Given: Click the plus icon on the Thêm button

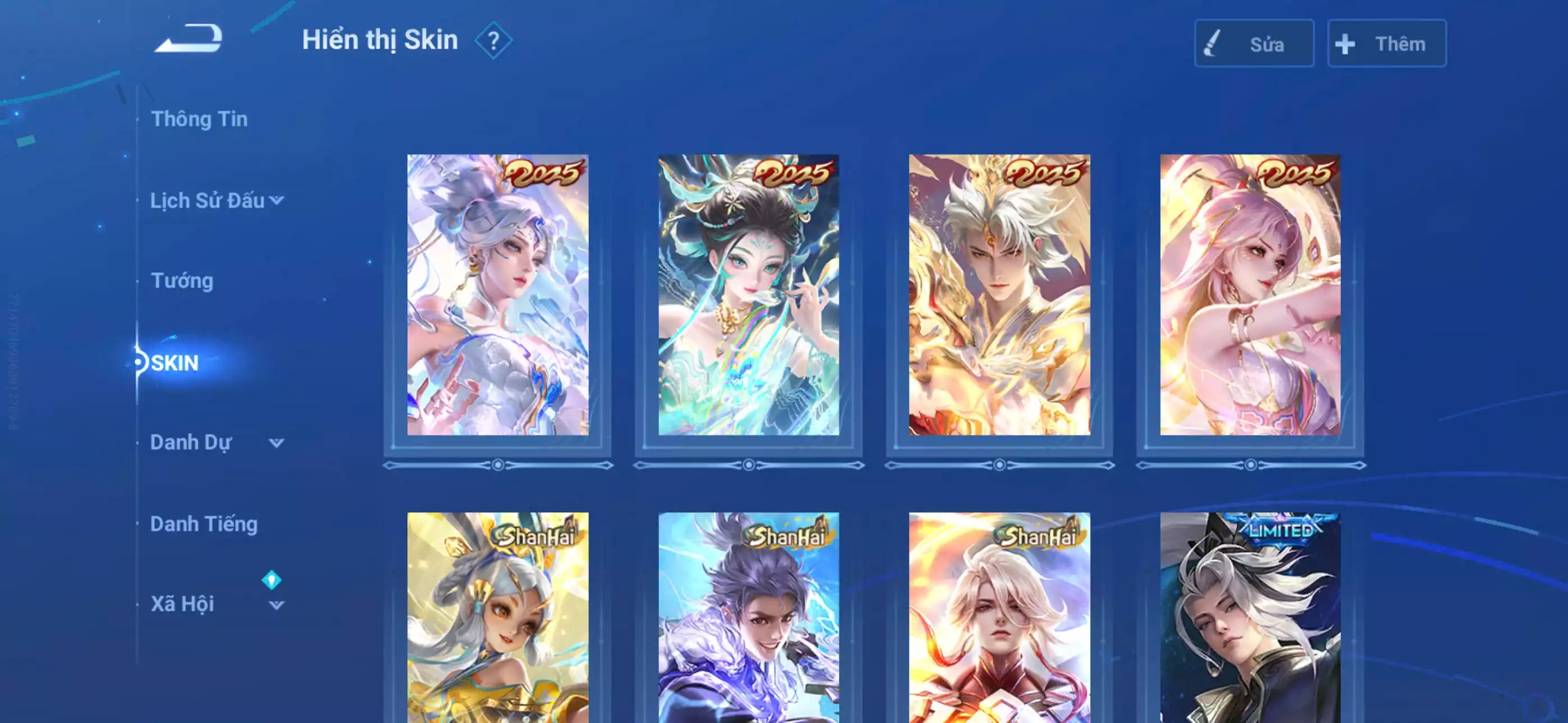Looking at the screenshot, I should (x=1345, y=43).
